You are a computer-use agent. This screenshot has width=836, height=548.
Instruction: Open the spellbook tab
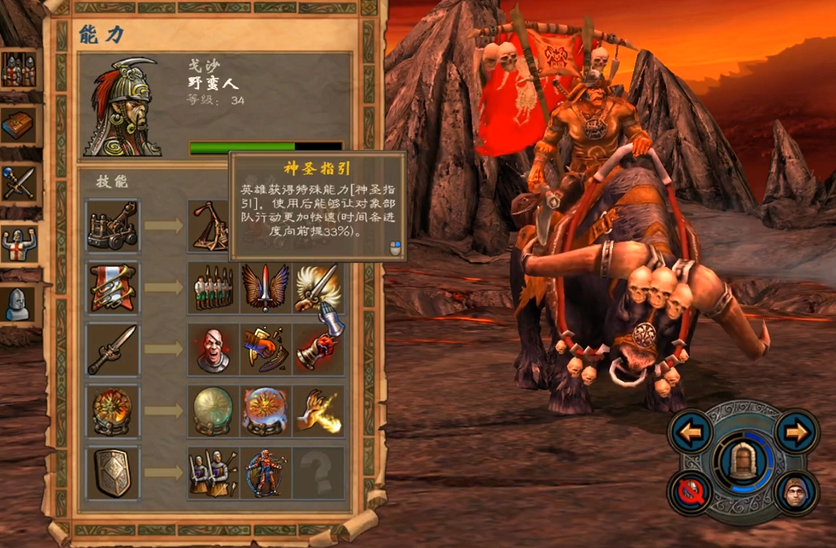point(18,127)
